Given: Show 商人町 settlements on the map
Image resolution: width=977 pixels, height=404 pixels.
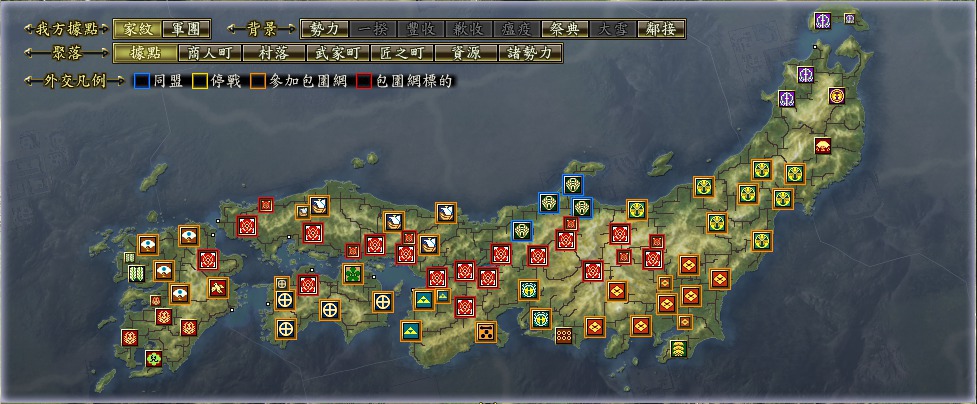Looking at the screenshot, I should pos(208,53).
